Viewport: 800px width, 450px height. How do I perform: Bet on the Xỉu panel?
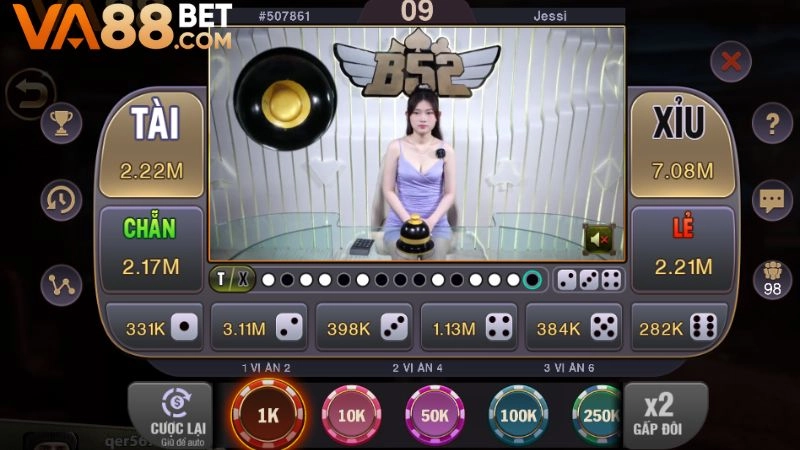[x=682, y=145]
